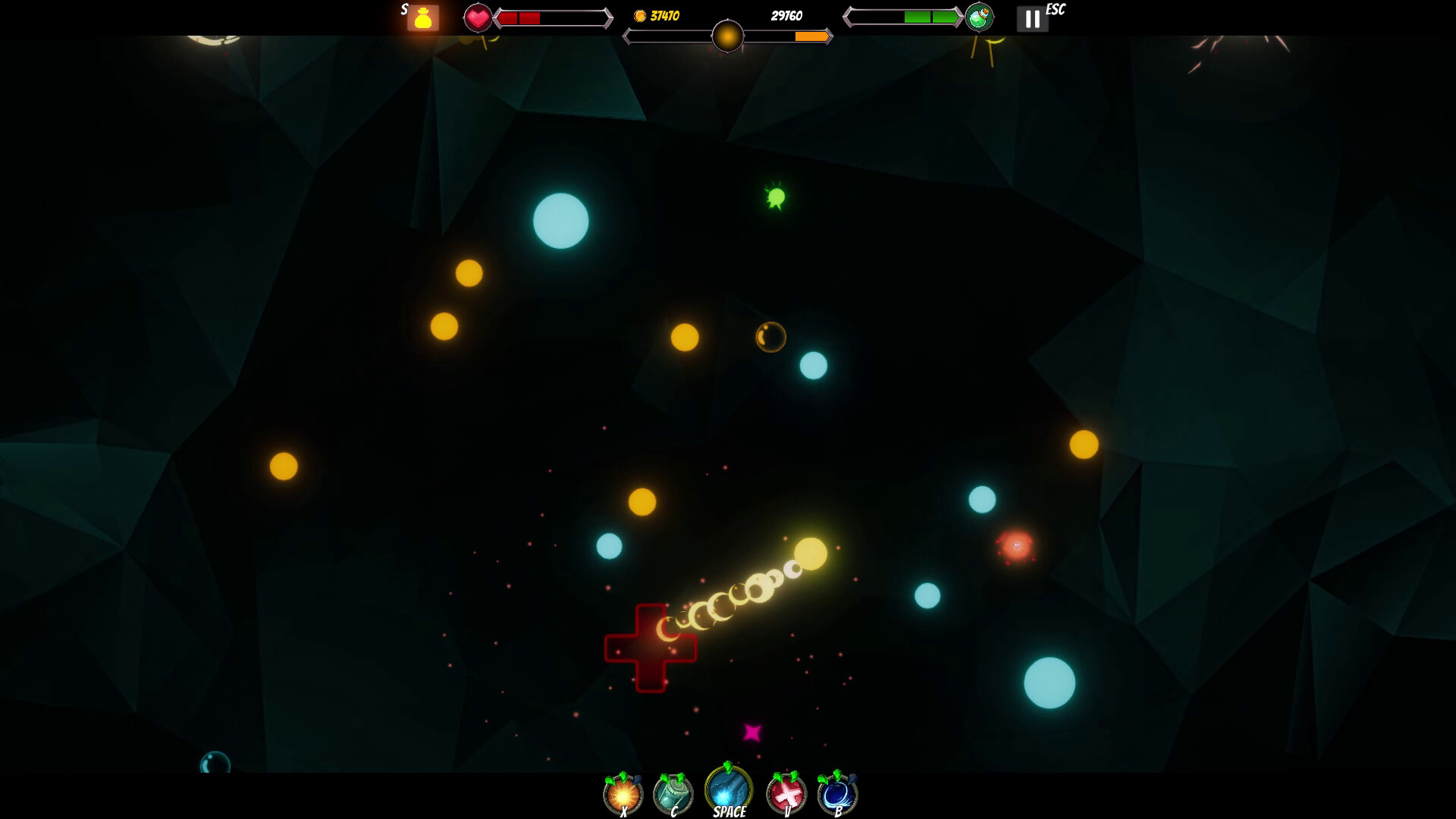Activate the blue vortex ability bound to B
Image resolution: width=1456 pixels, height=819 pixels.
[836, 794]
